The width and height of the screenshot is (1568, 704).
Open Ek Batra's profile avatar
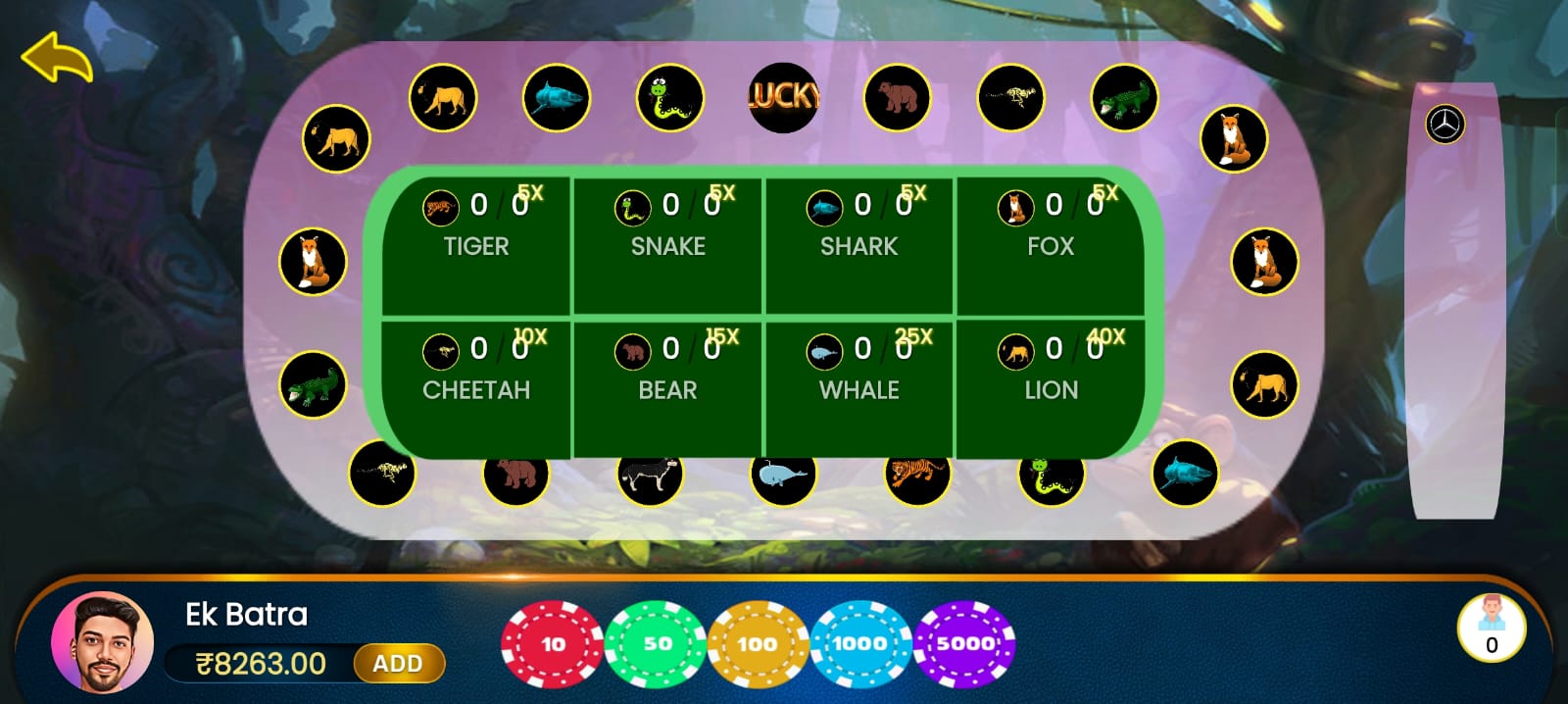click(x=103, y=643)
